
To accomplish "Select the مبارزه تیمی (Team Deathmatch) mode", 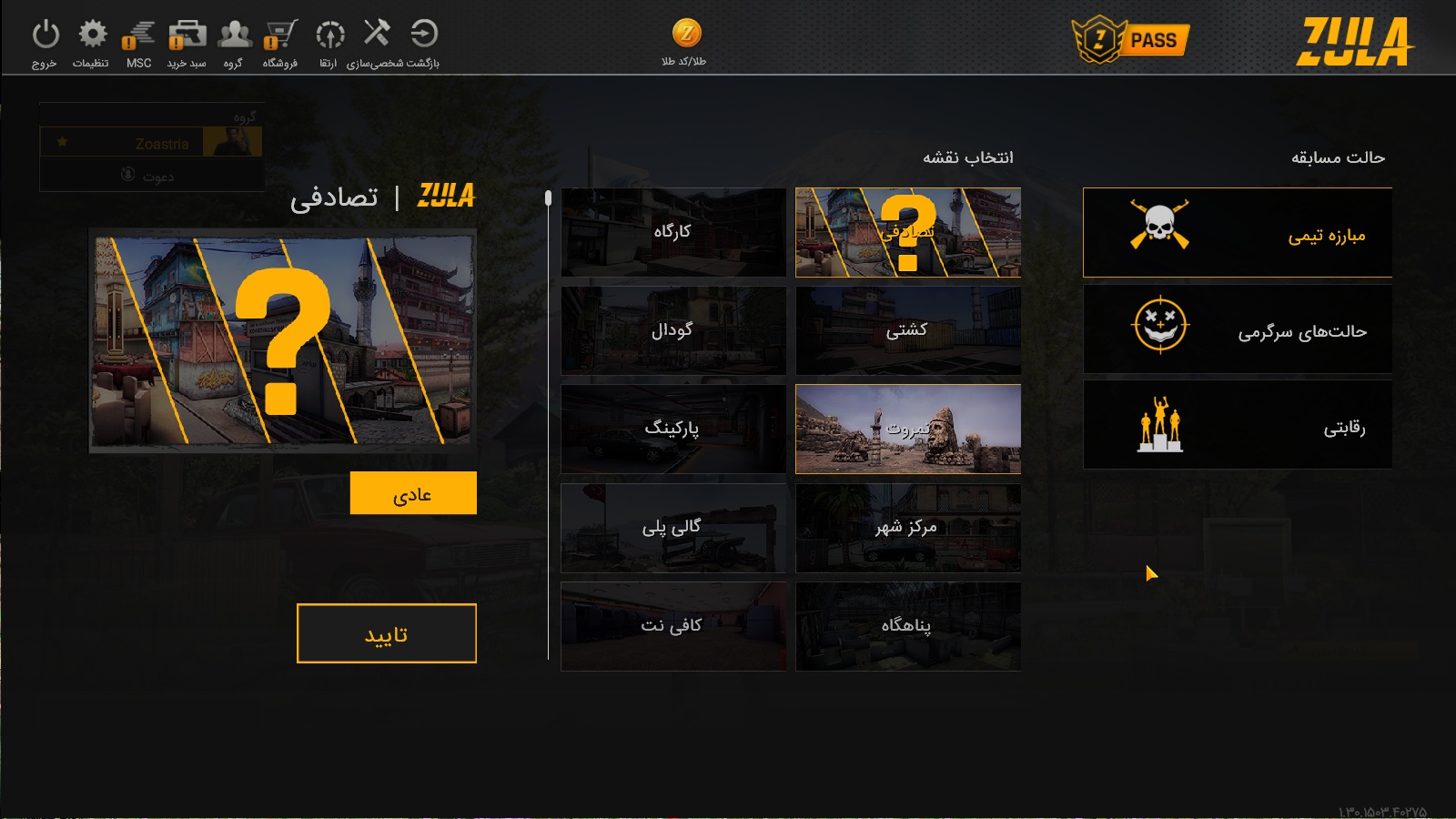I will (1238, 233).
